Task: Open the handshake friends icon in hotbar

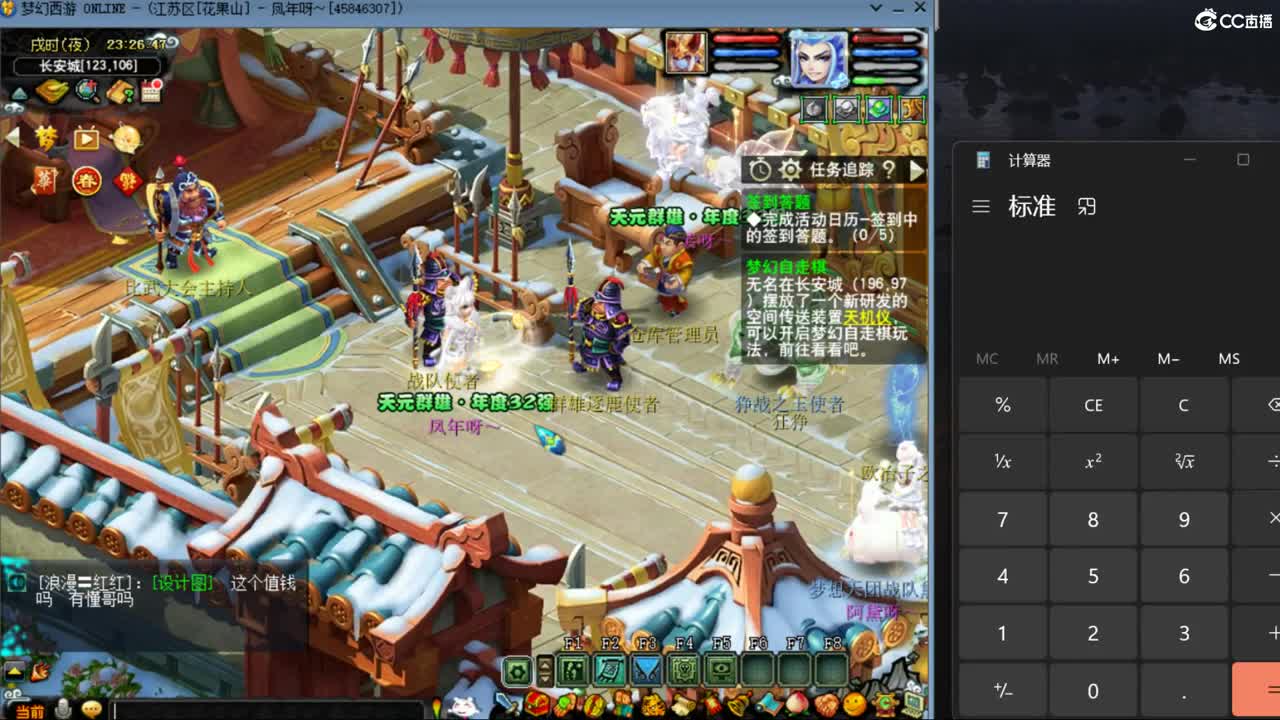Action: click(x=826, y=703)
